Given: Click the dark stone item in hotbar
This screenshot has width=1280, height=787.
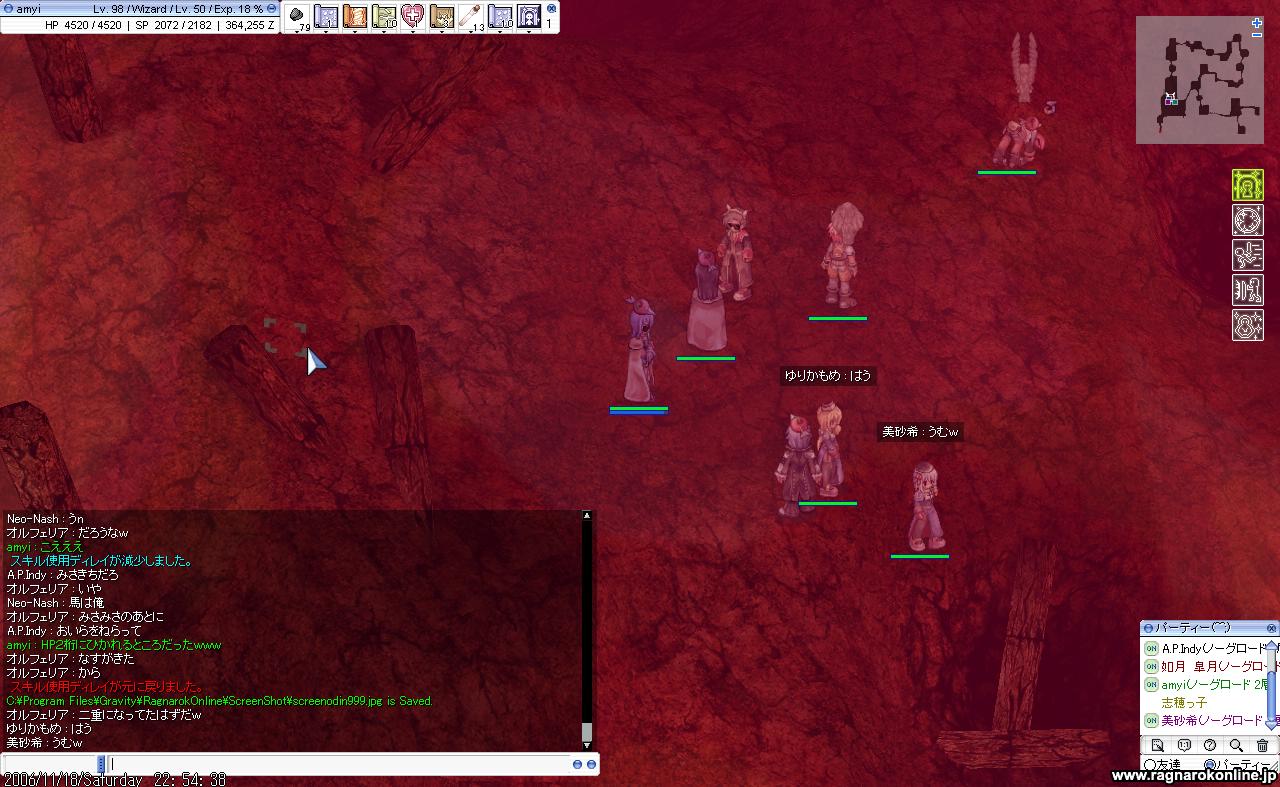Looking at the screenshot, I should [297, 16].
